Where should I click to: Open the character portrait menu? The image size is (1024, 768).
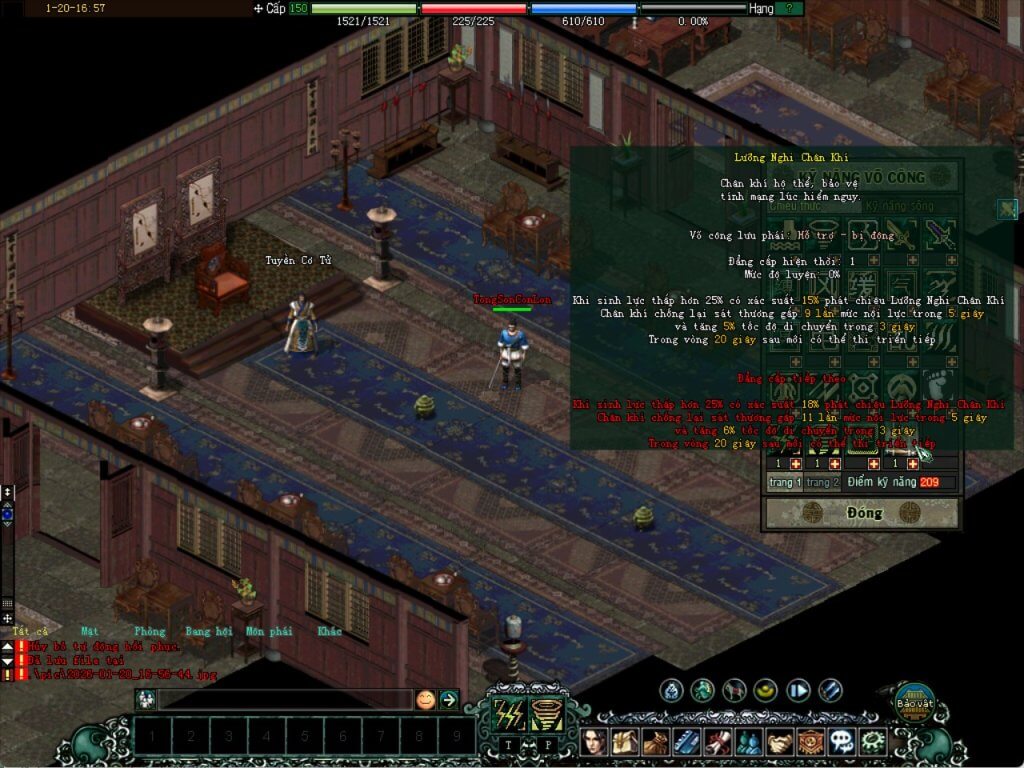tap(597, 743)
